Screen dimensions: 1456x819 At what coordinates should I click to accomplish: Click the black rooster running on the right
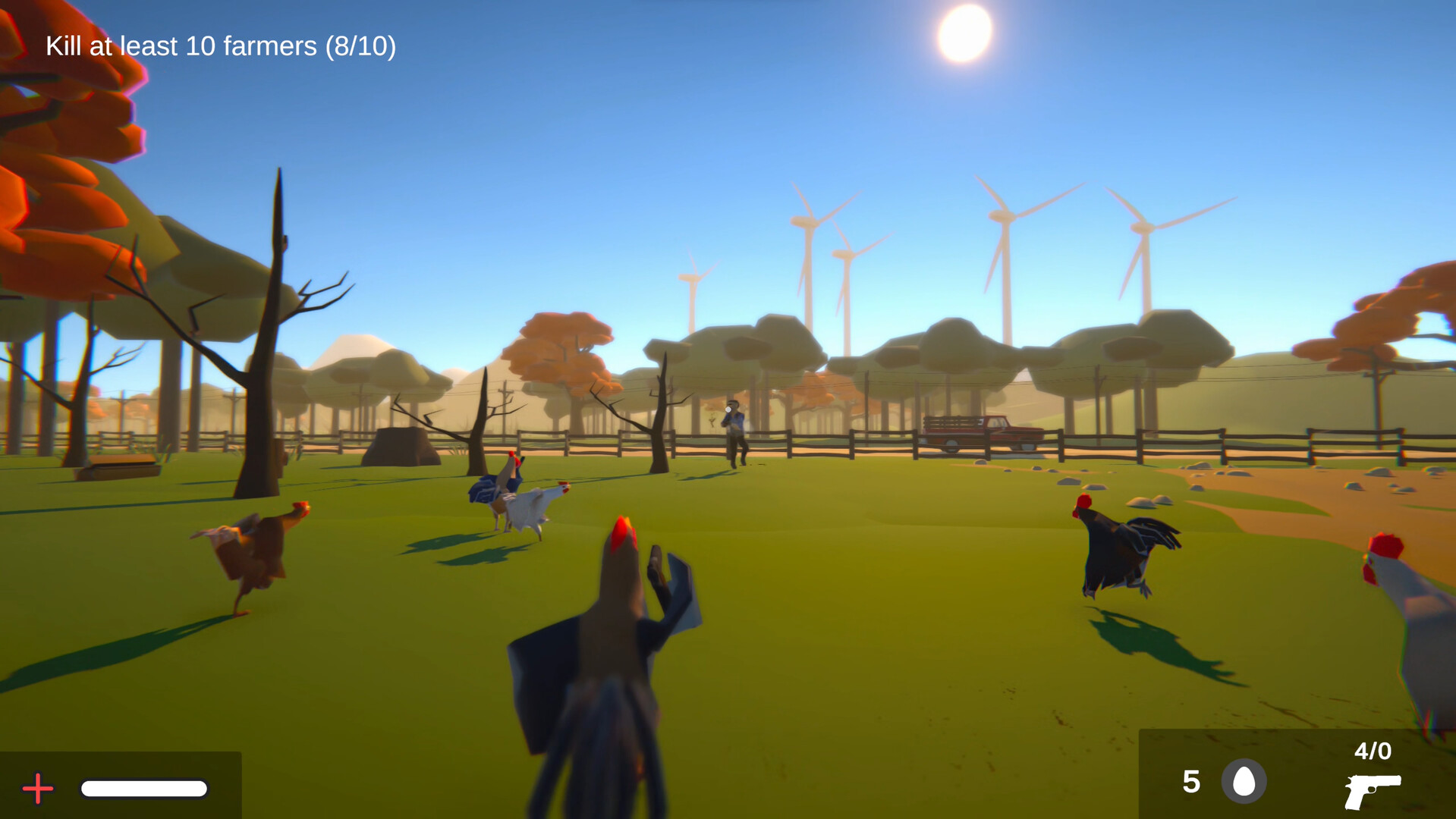click(x=1117, y=550)
